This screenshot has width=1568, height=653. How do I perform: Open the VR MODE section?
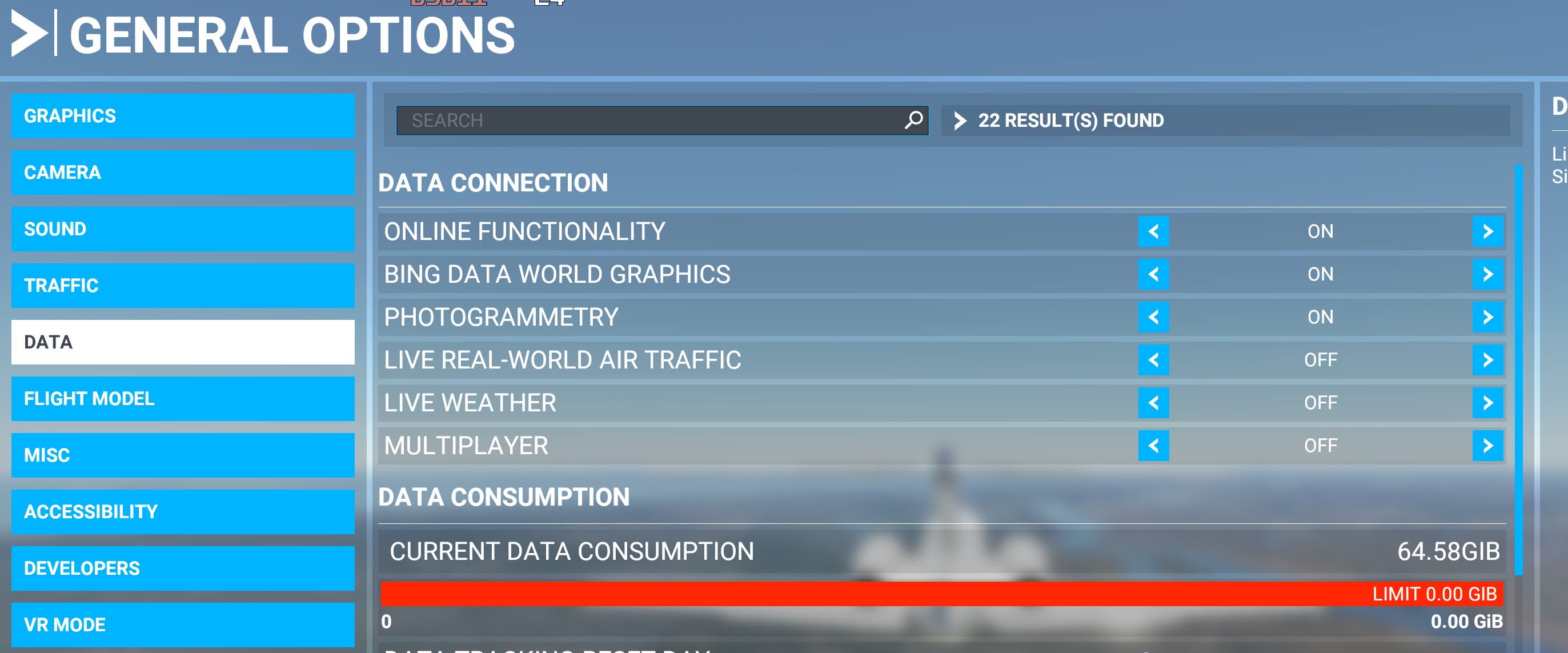click(x=183, y=624)
